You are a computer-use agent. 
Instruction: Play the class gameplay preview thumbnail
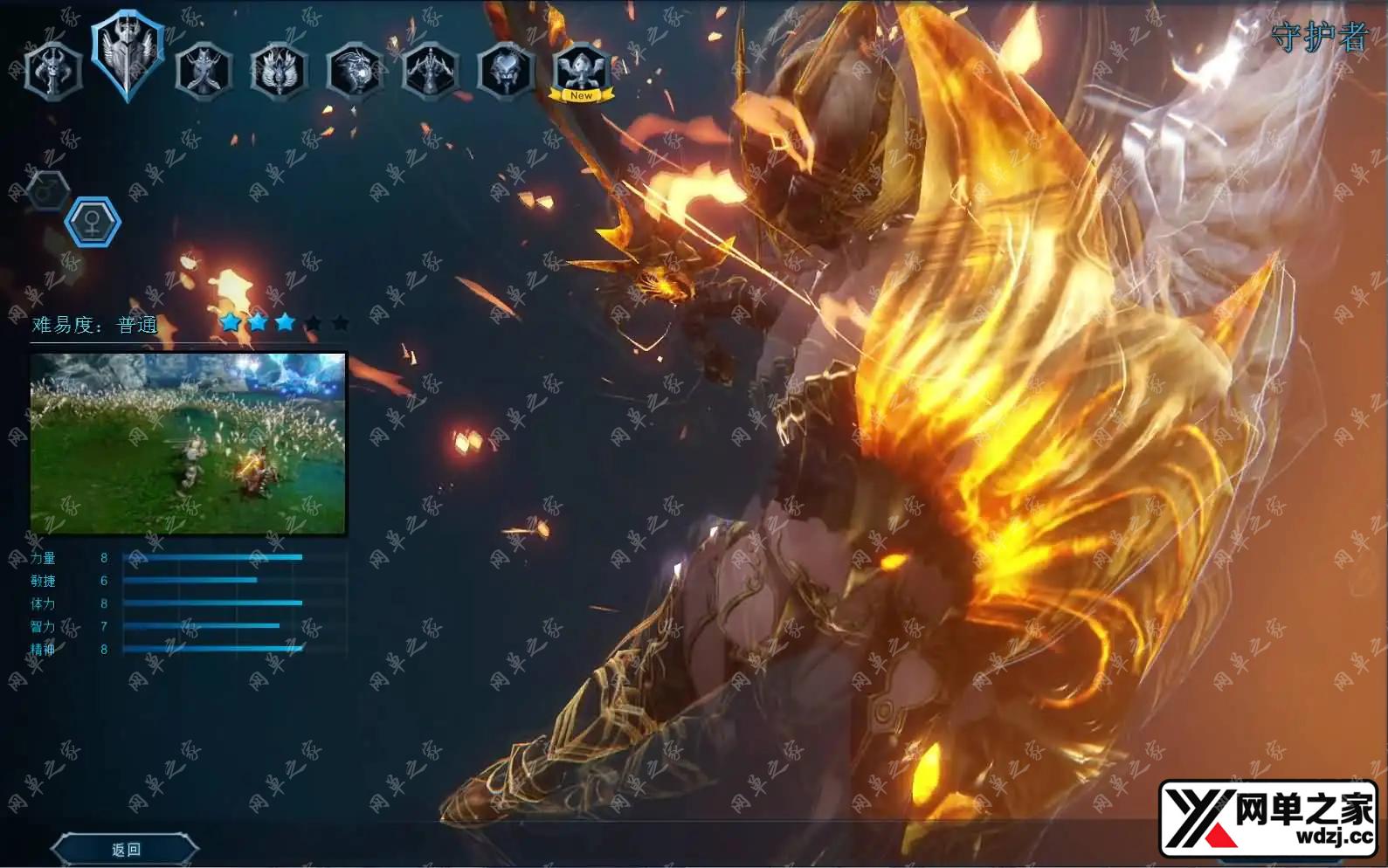(x=189, y=443)
